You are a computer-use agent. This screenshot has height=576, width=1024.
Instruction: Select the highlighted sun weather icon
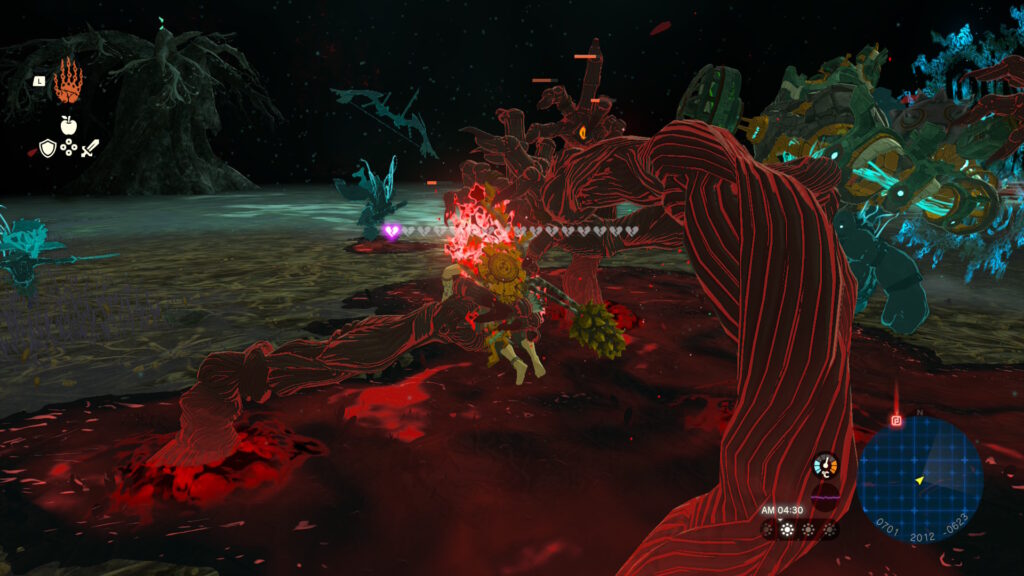(x=788, y=528)
